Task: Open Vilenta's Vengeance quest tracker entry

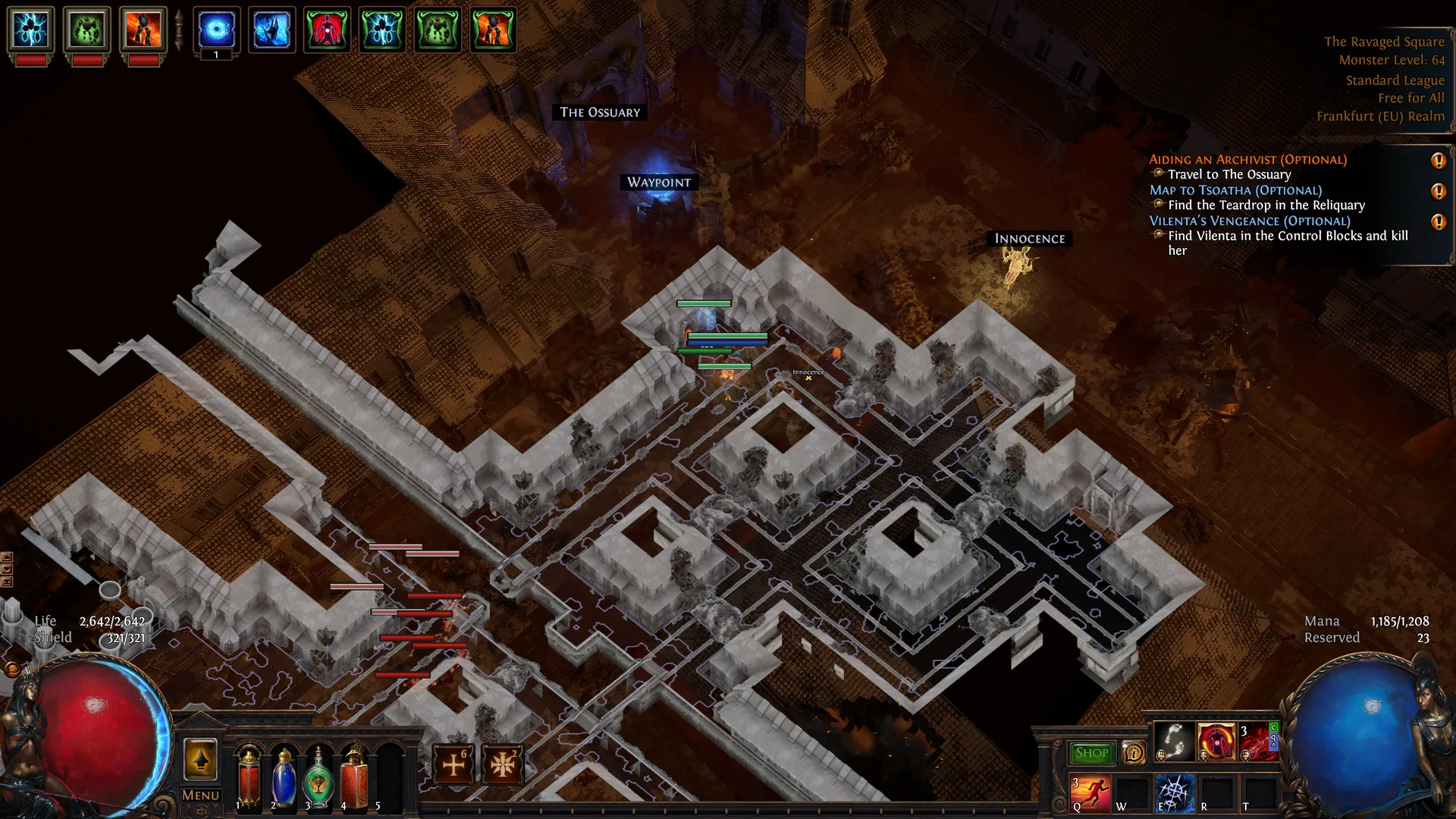Action: point(1249,221)
